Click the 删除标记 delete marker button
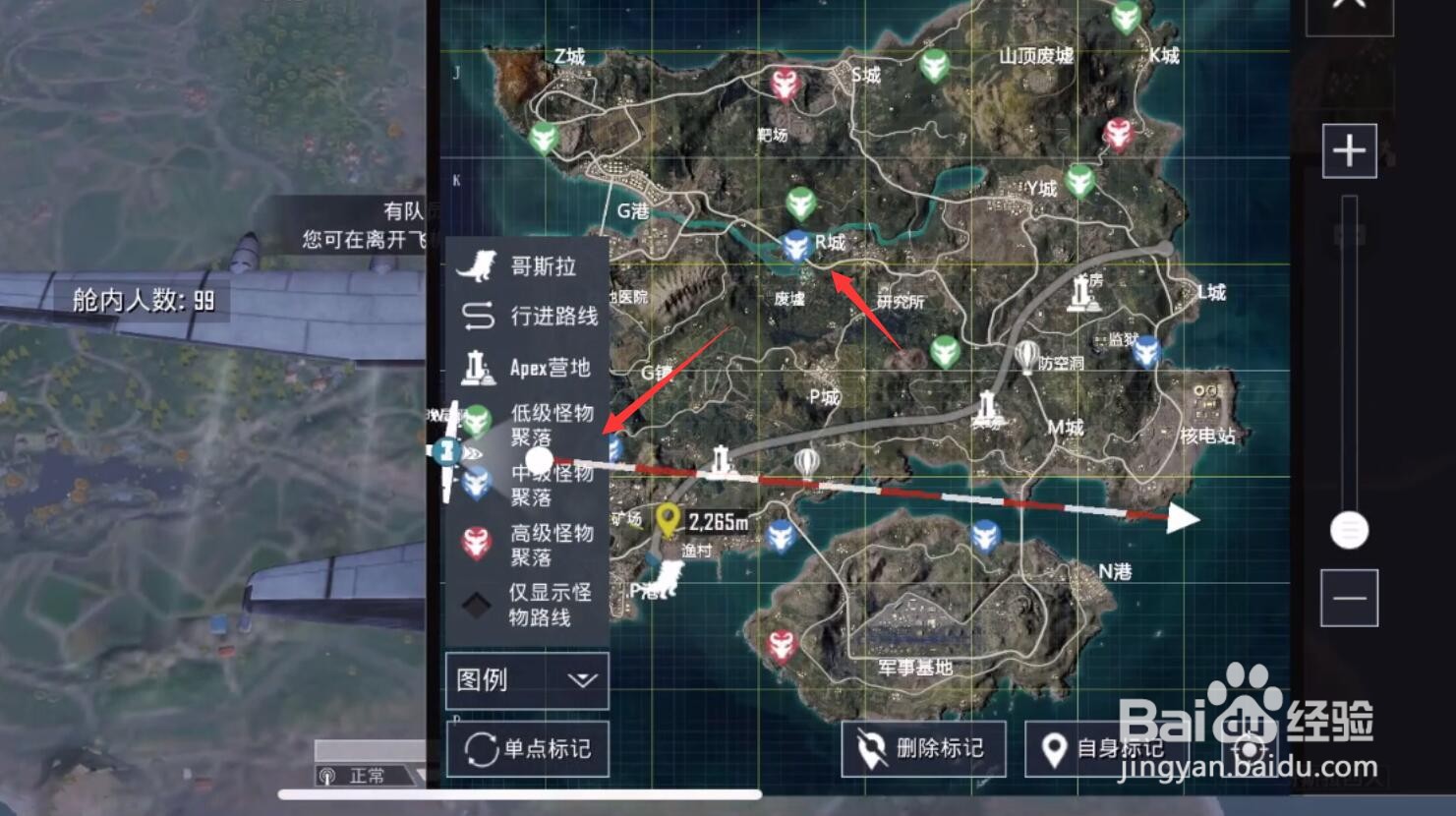The width and height of the screenshot is (1456, 816). point(922,748)
